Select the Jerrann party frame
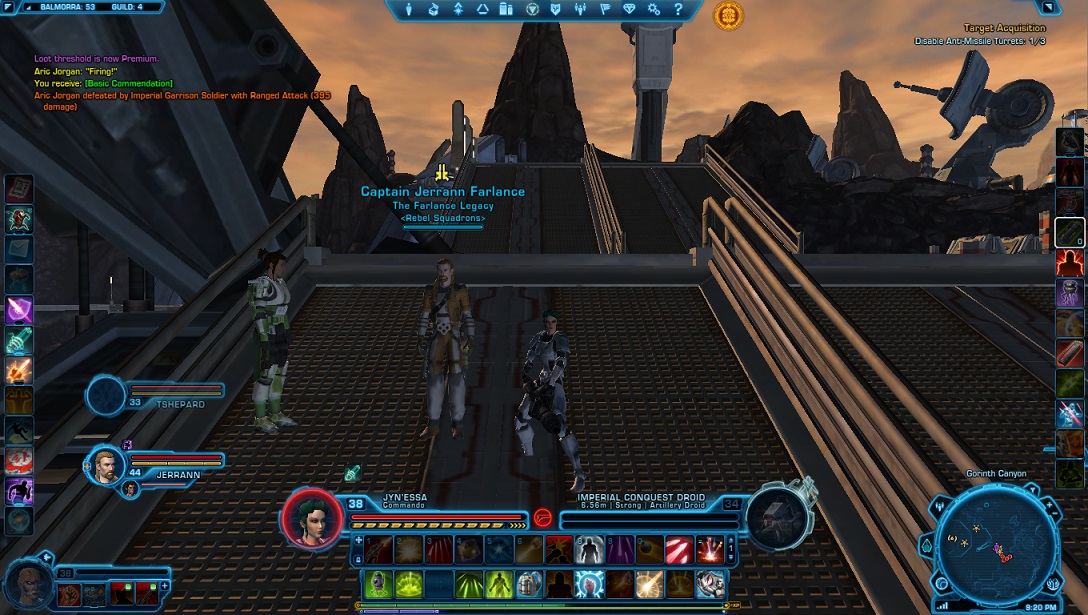Viewport: 1088px width, 615px height. [x=107, y=464]
